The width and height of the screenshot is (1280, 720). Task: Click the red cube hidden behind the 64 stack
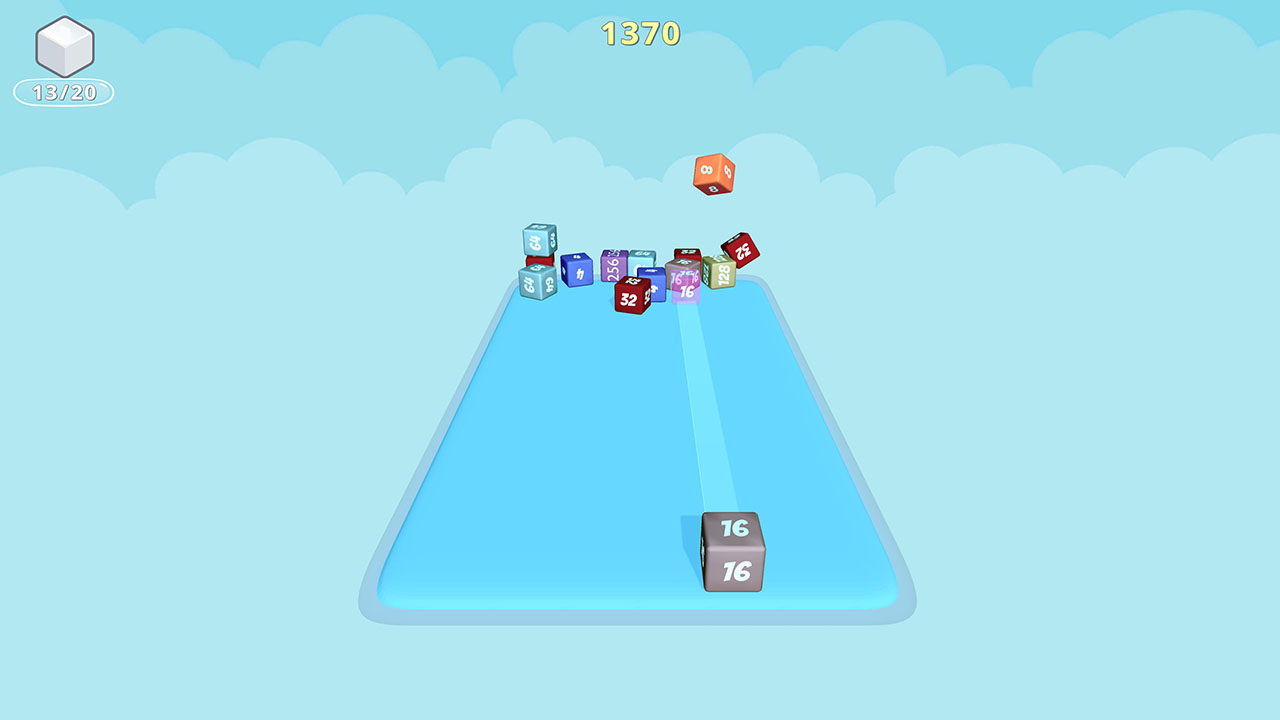click(539, 259)
